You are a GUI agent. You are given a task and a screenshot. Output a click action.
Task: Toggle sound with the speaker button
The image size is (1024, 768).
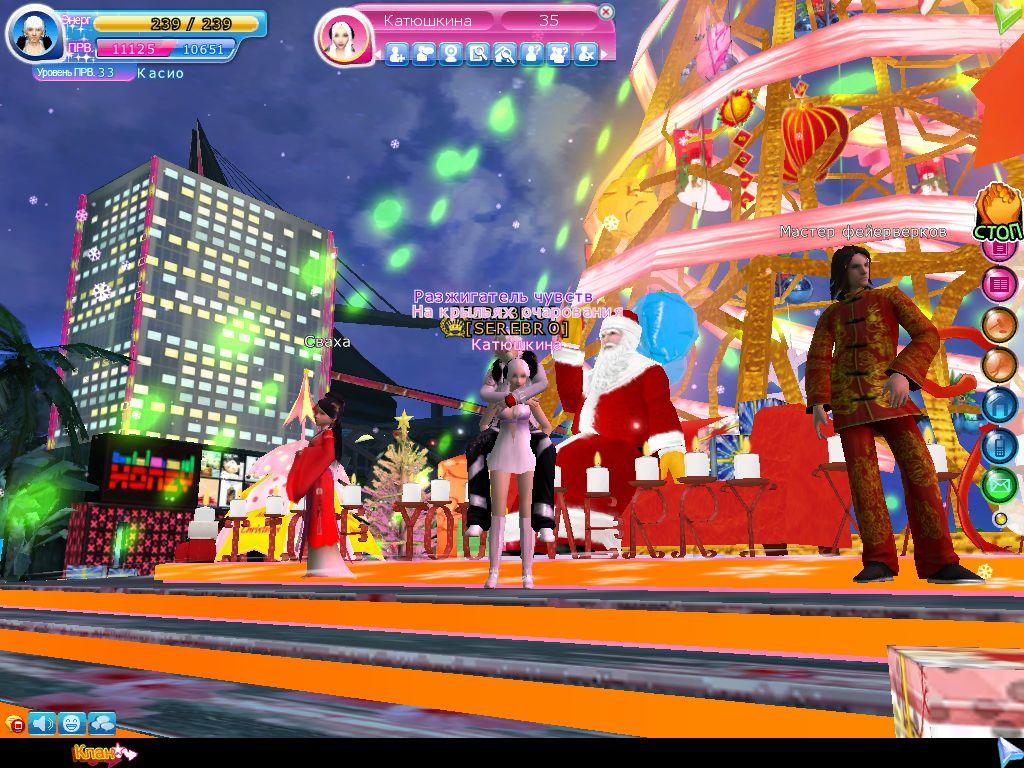point(42,722)
